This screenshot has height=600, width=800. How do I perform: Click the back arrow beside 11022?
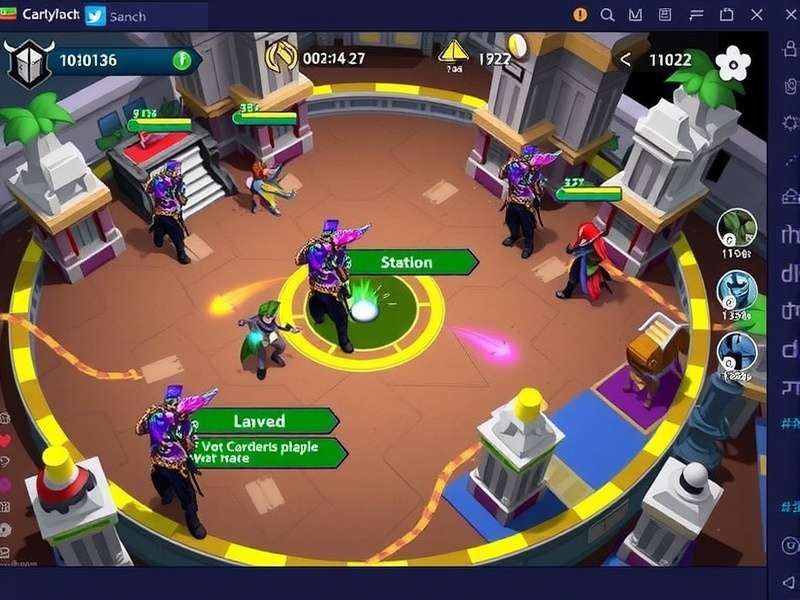click(626, 59)
